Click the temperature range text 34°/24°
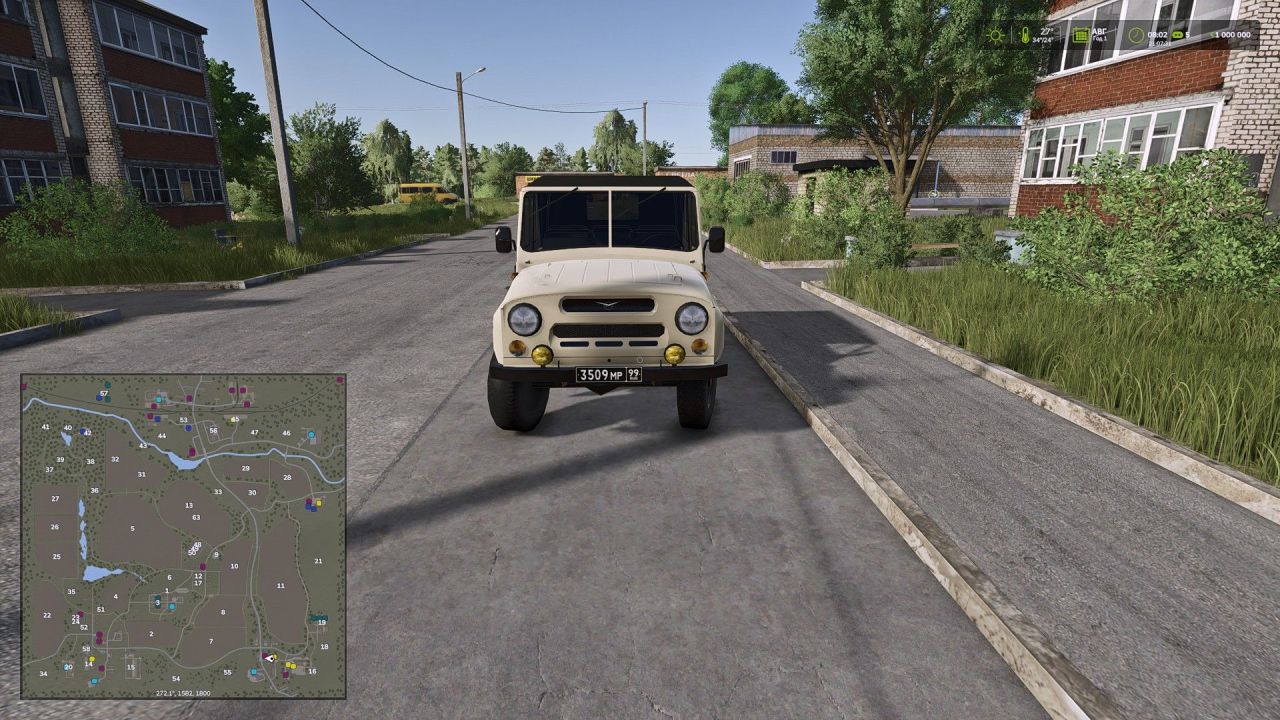This screenshot has width=1280, height=720. (x=1043, y=40)
